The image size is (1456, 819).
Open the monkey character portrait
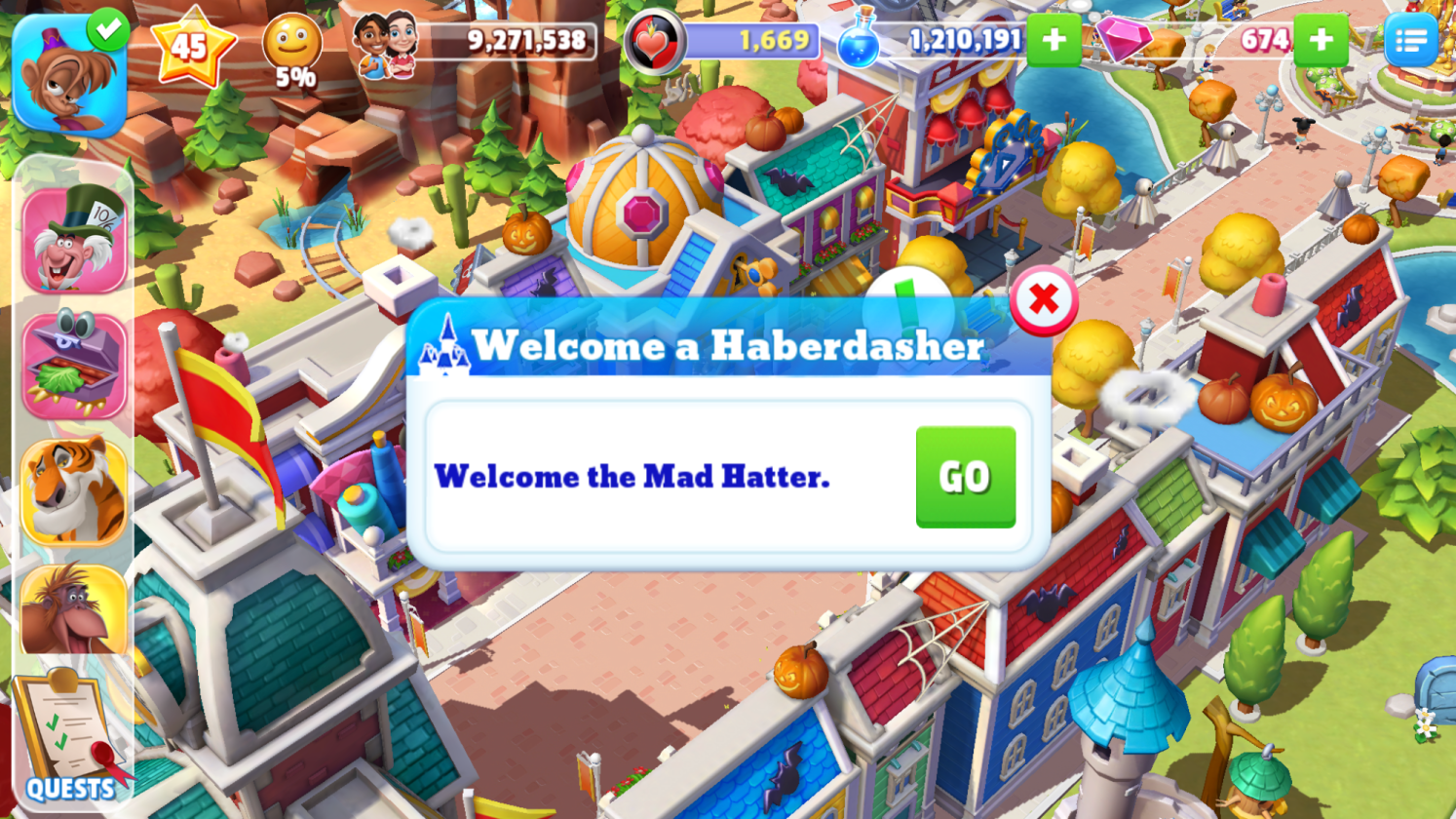(x=69, y=76)
